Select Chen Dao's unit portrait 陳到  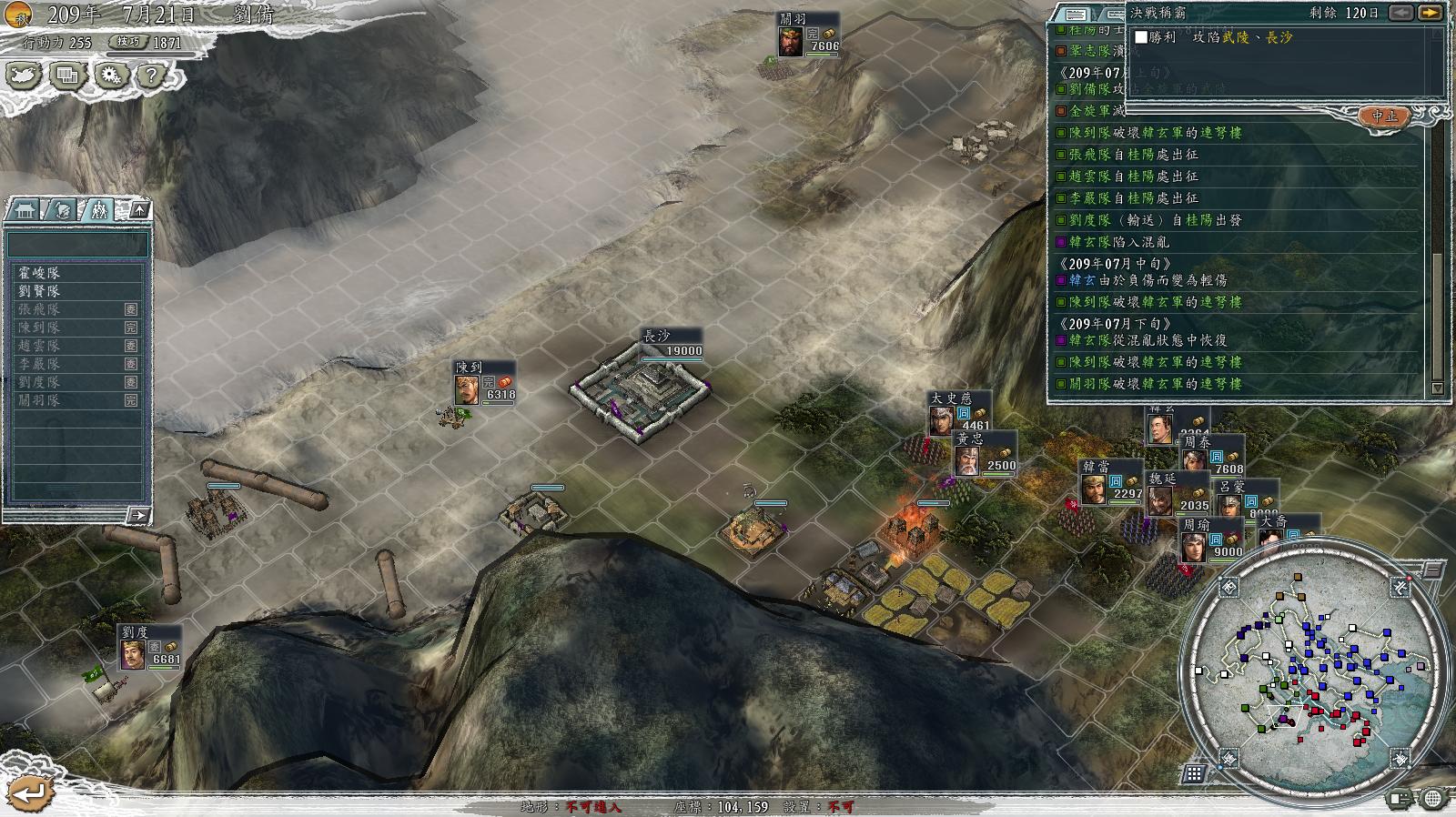tap(467, 389)
